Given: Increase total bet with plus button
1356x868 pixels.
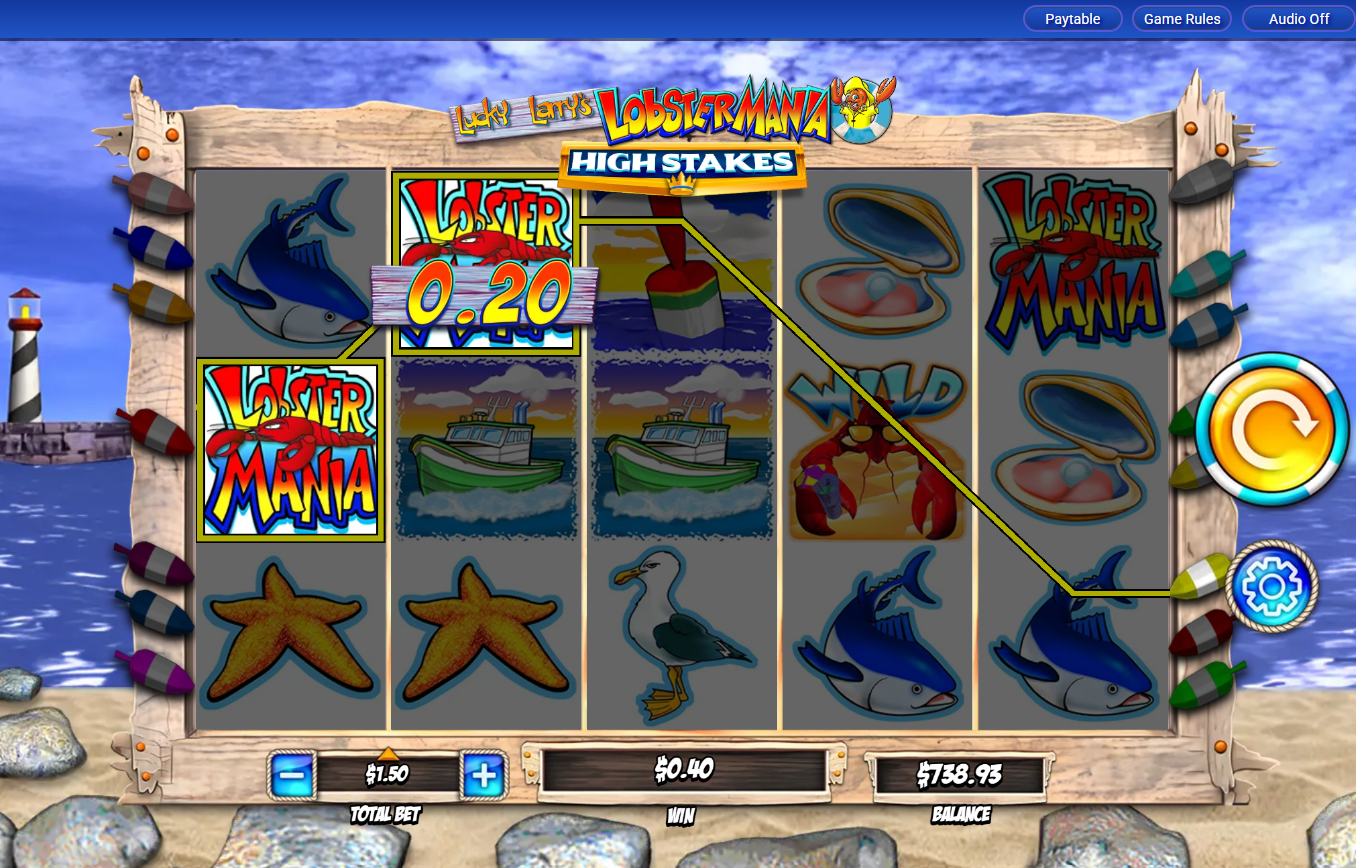Looking at the screenshot, I should click(484, 775).
